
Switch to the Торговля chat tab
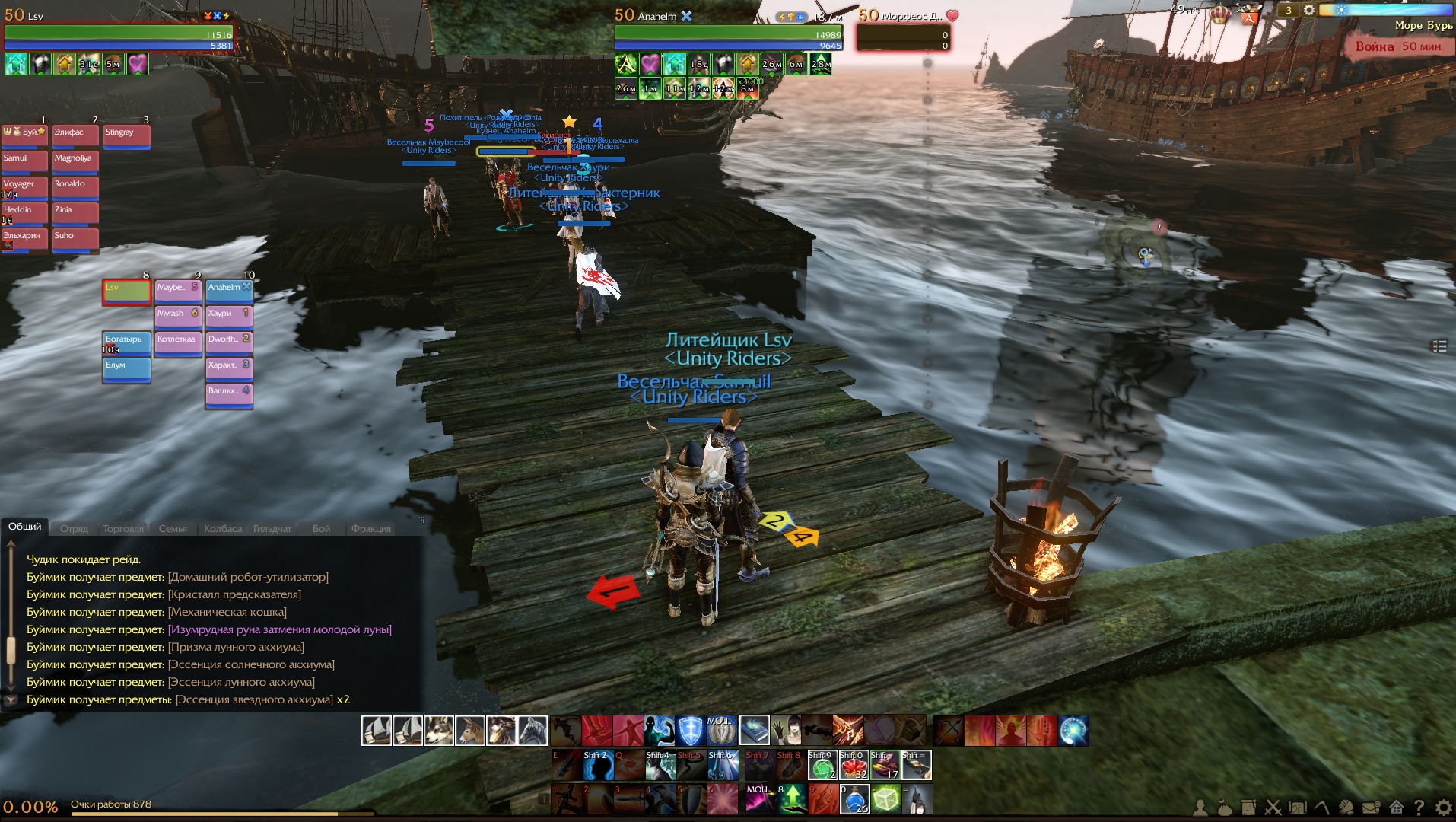122,529
